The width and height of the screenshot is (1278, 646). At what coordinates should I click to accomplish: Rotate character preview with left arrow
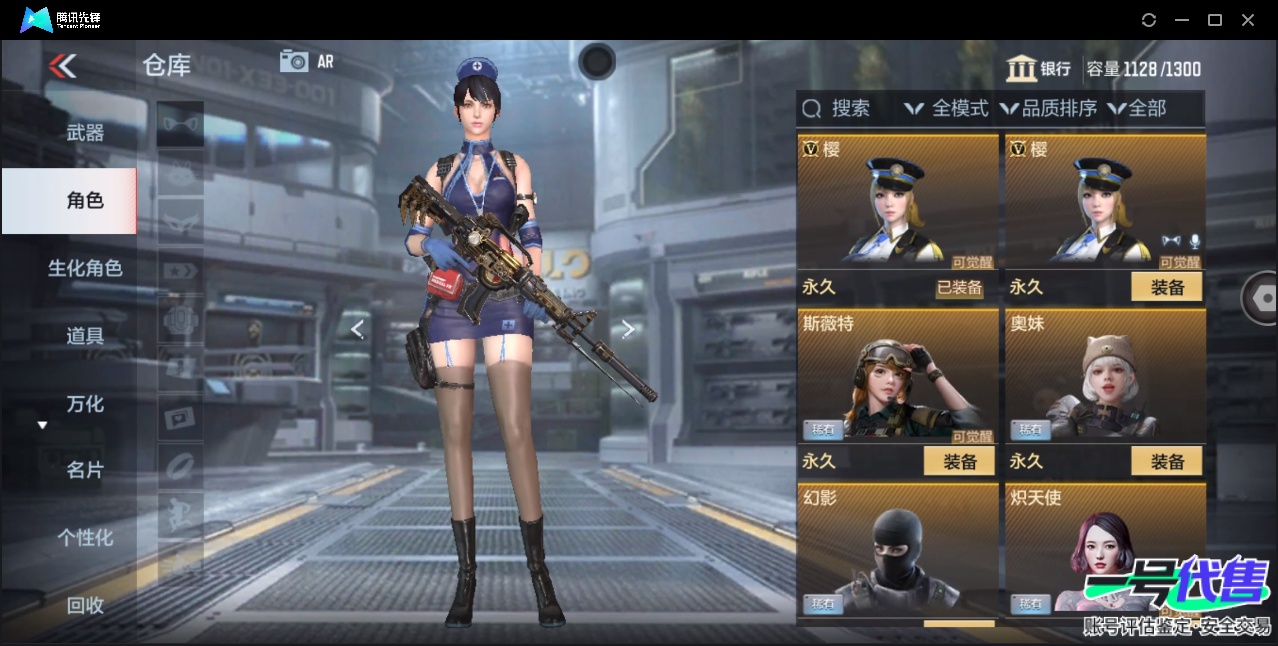click(357, 329)
